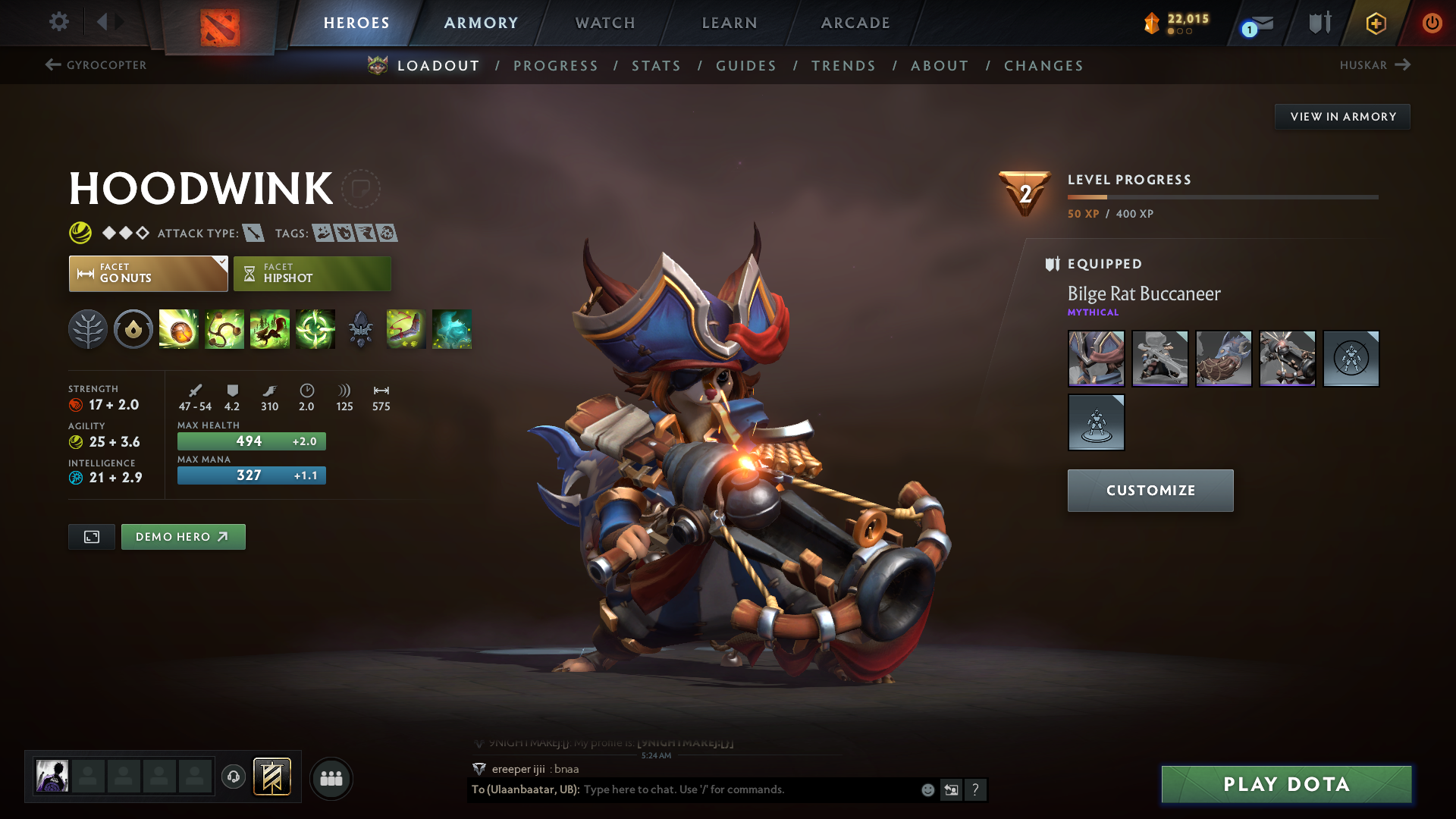Open Hoodwink's Aghanim's Scepter upgrade icon
Viewport: 1456px width, 819px height.
coord(360,329)
